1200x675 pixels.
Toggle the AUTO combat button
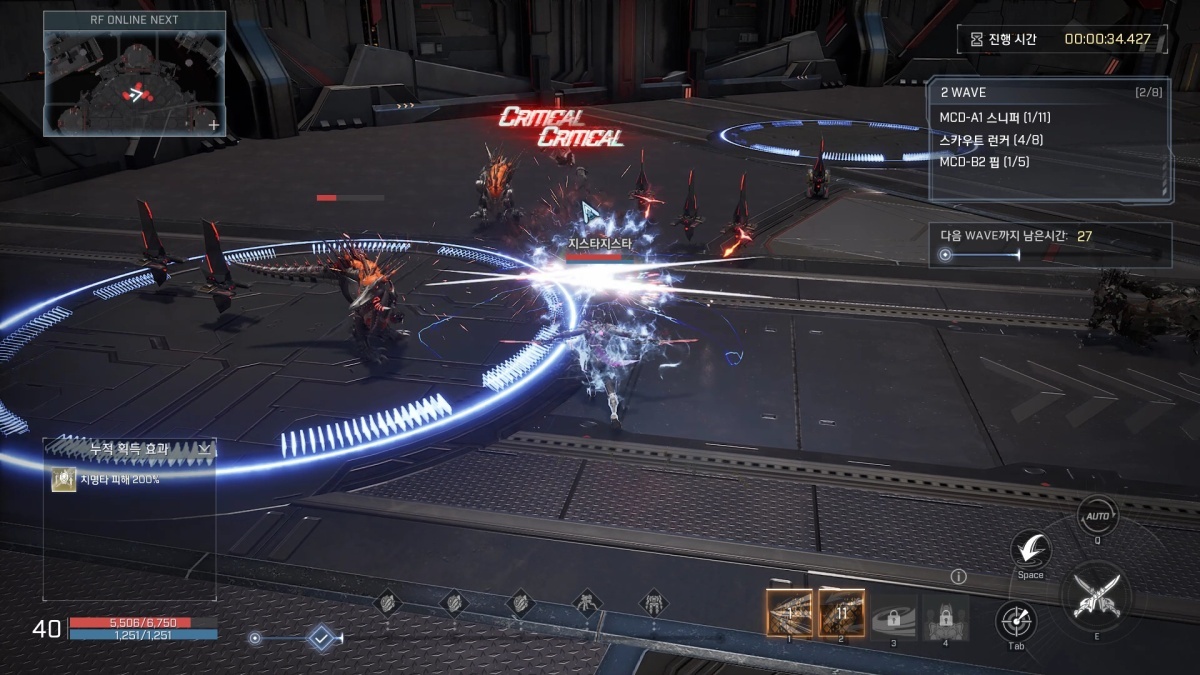coord(1097,514)
